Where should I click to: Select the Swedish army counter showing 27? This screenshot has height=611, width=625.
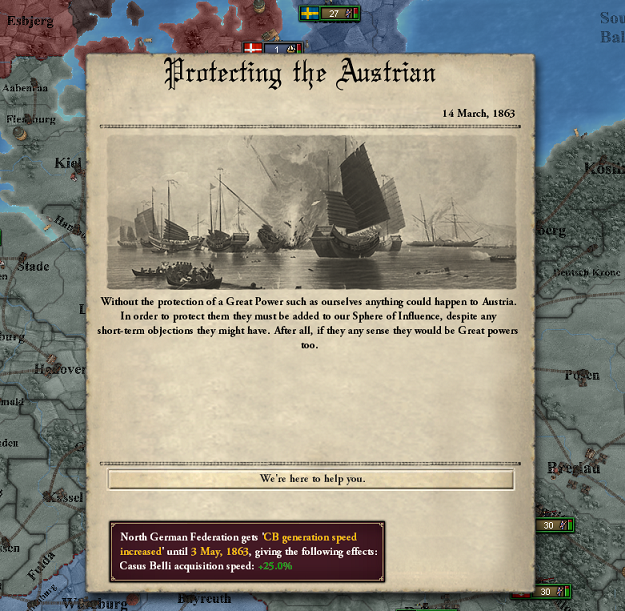click(331, 13)
